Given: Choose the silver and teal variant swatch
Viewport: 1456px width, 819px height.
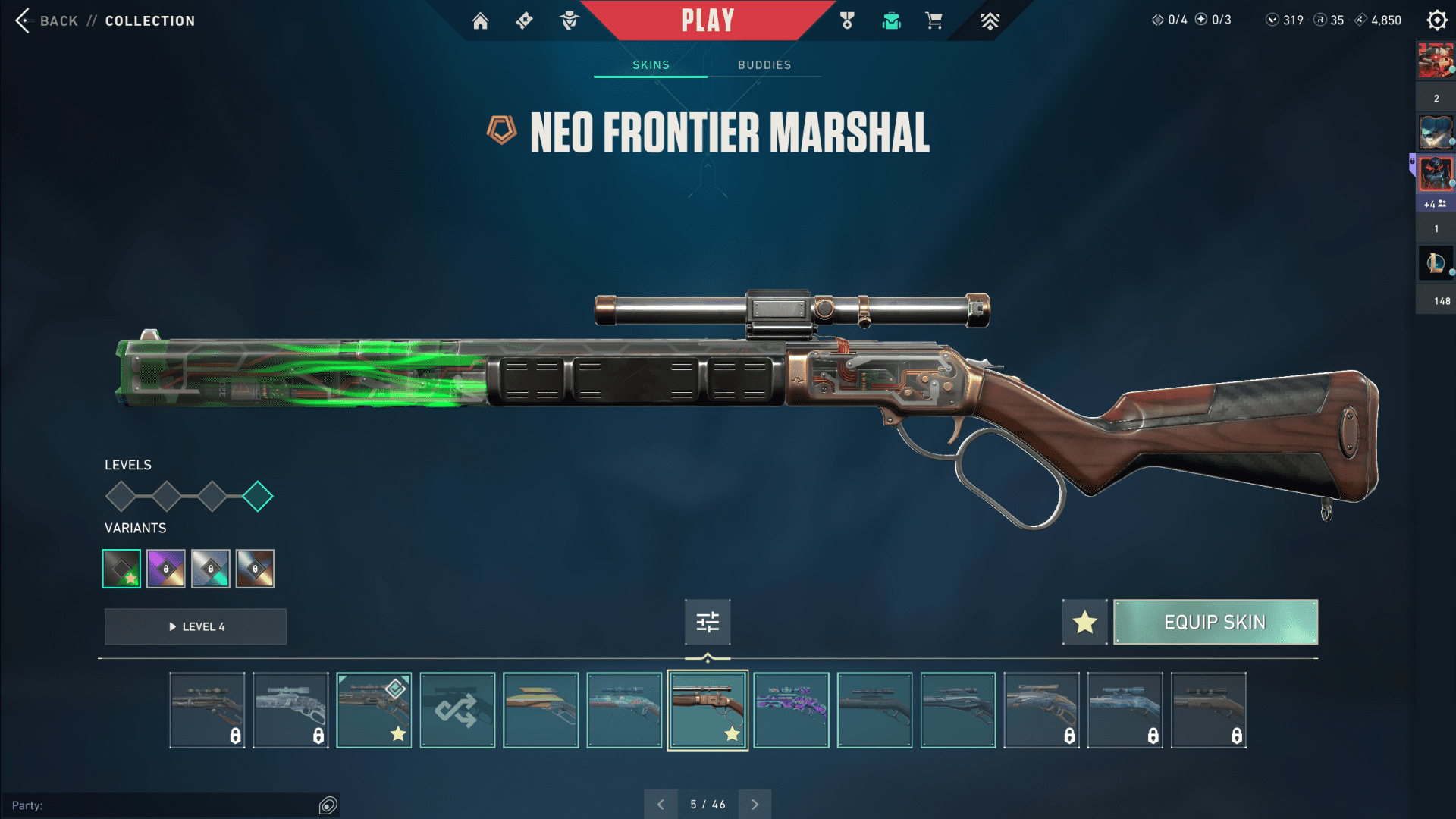Looking at the screenshot, I should tap(211, 569).
